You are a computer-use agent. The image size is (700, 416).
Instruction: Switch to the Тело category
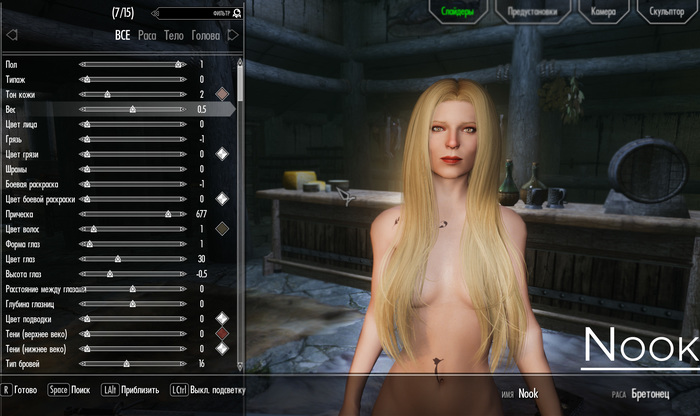click(175, 35)
